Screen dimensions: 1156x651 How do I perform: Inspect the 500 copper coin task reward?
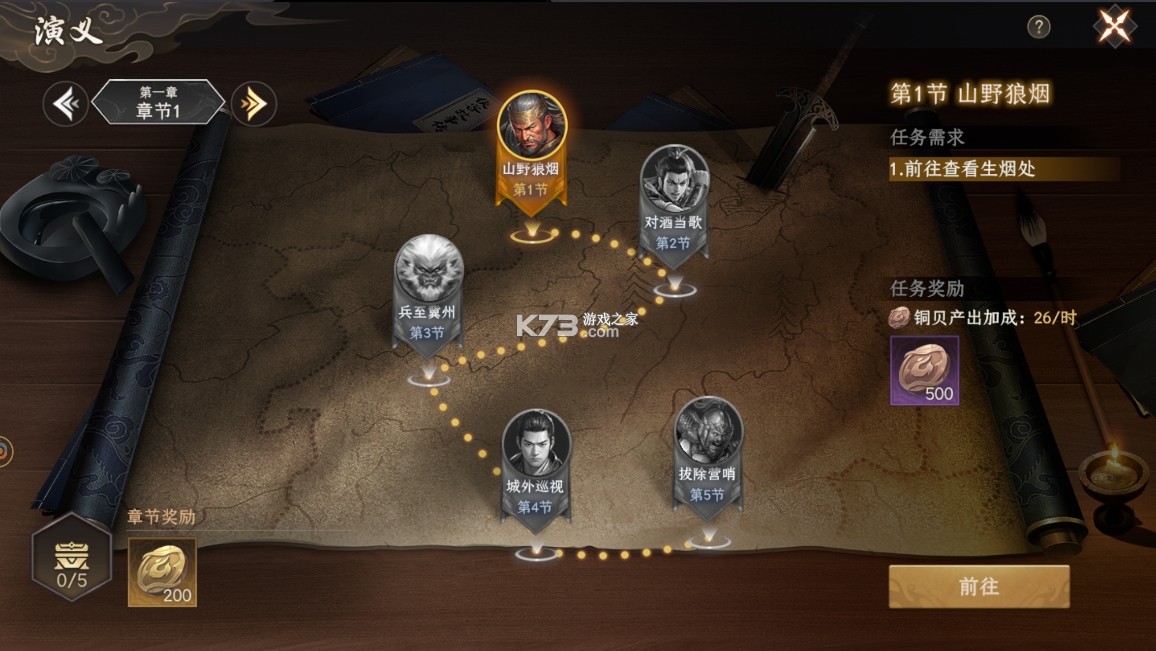click(x=924, y=371)
